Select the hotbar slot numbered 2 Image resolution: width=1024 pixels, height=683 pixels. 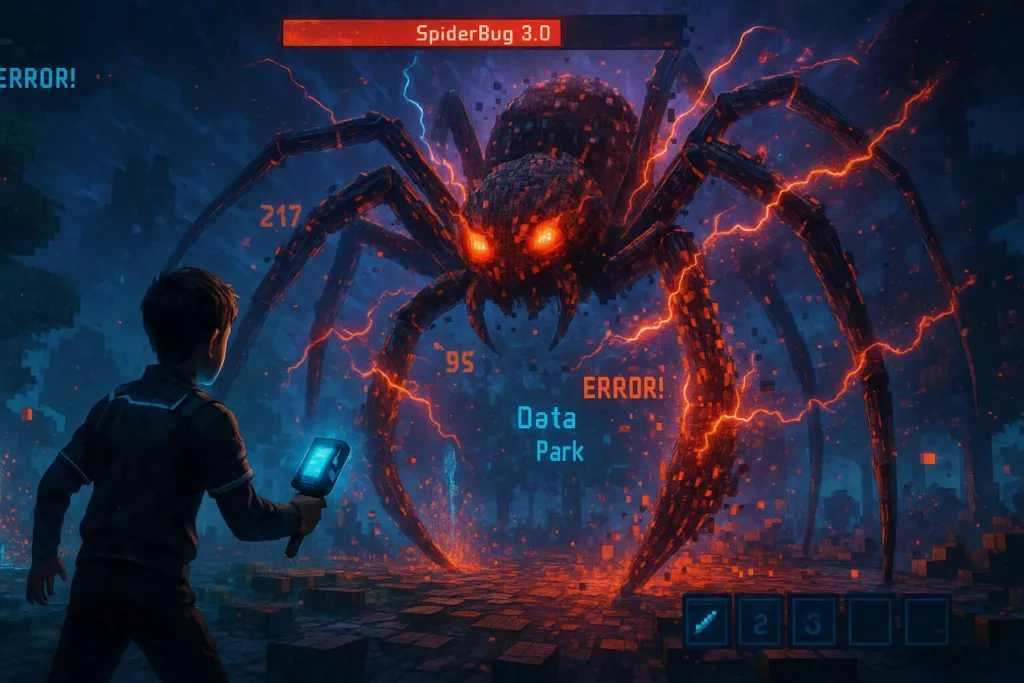click(x=759, y=621)
